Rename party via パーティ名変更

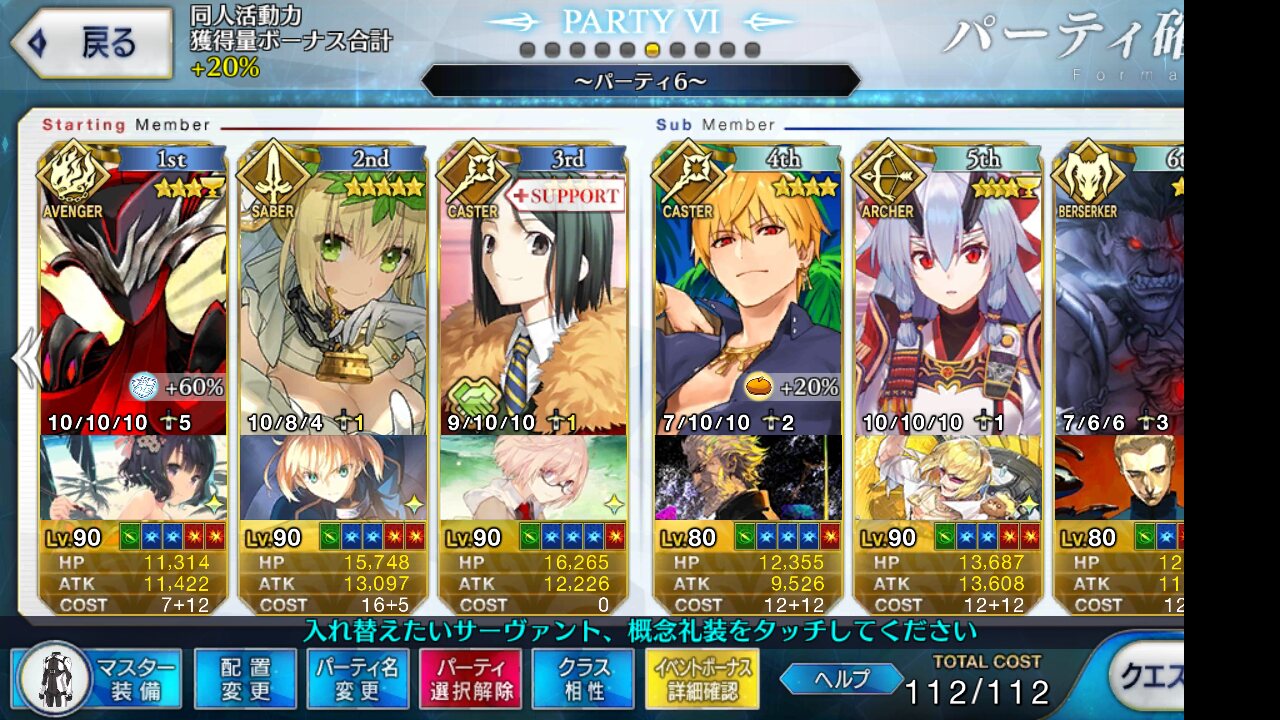(357, 679)
